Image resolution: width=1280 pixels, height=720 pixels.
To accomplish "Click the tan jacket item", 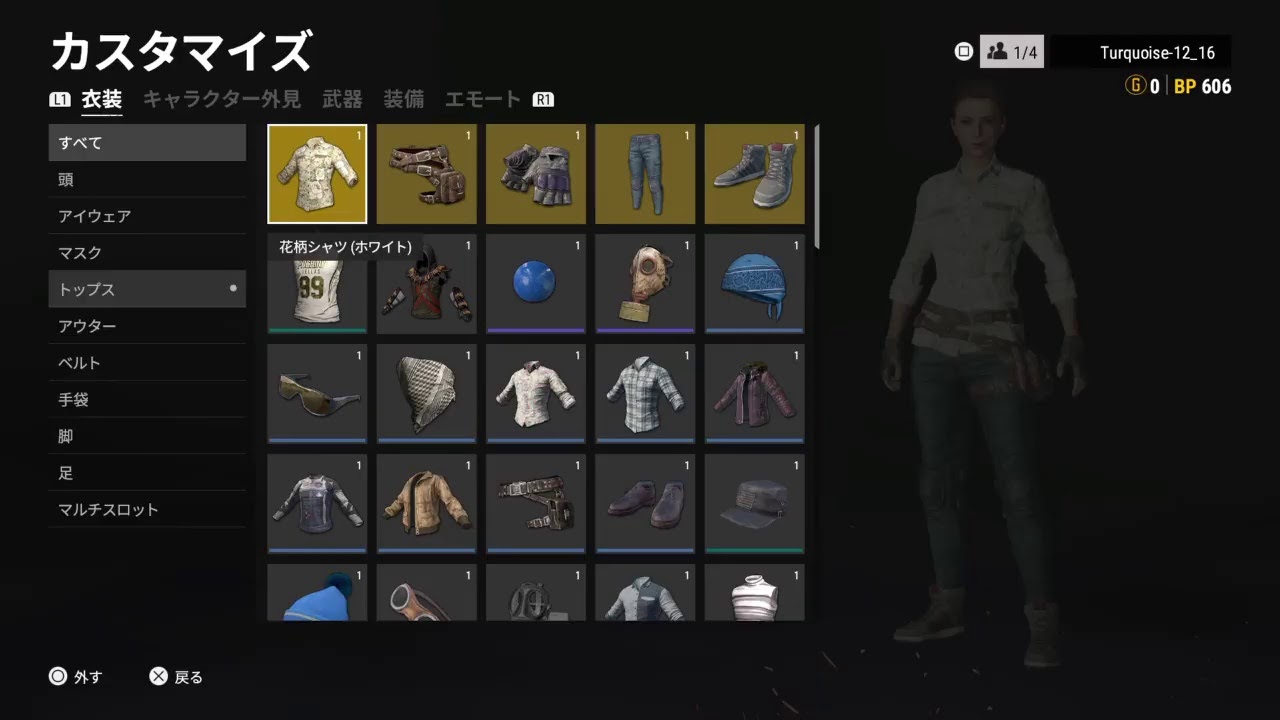I will click(x=426, y=503).
